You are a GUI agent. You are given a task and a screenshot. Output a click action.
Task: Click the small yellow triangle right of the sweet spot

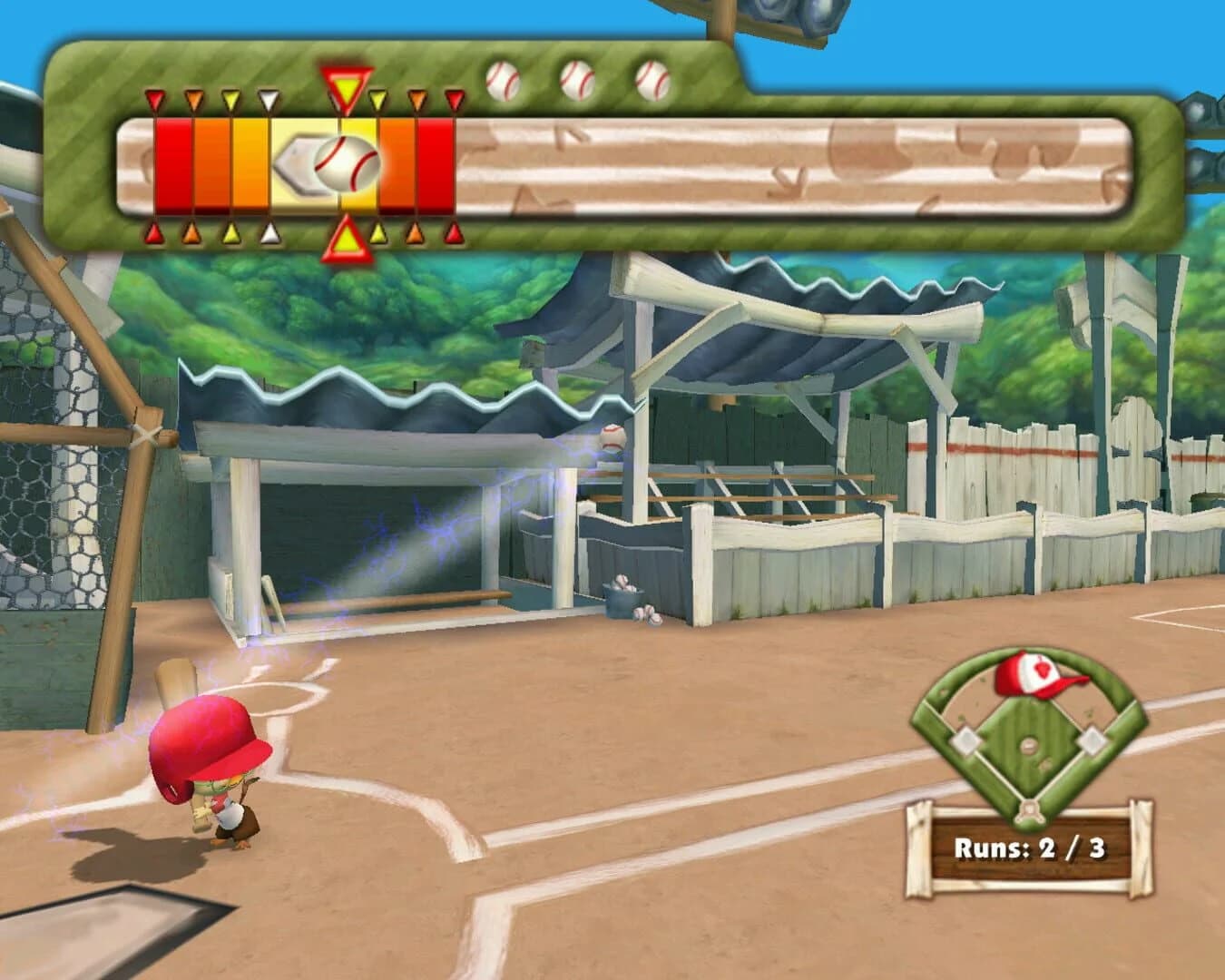coord(378,100)
